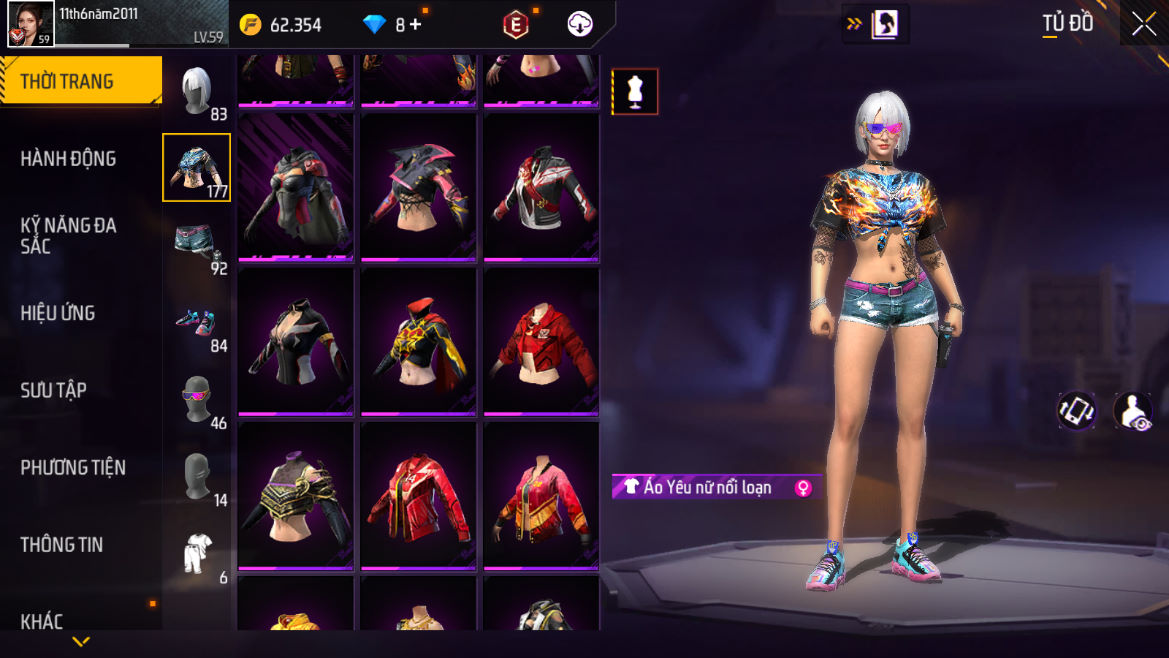Go to the Sưu Tập collection
Screen dimensions: 1169x658
pyautogui.click(x=54, y=390)
